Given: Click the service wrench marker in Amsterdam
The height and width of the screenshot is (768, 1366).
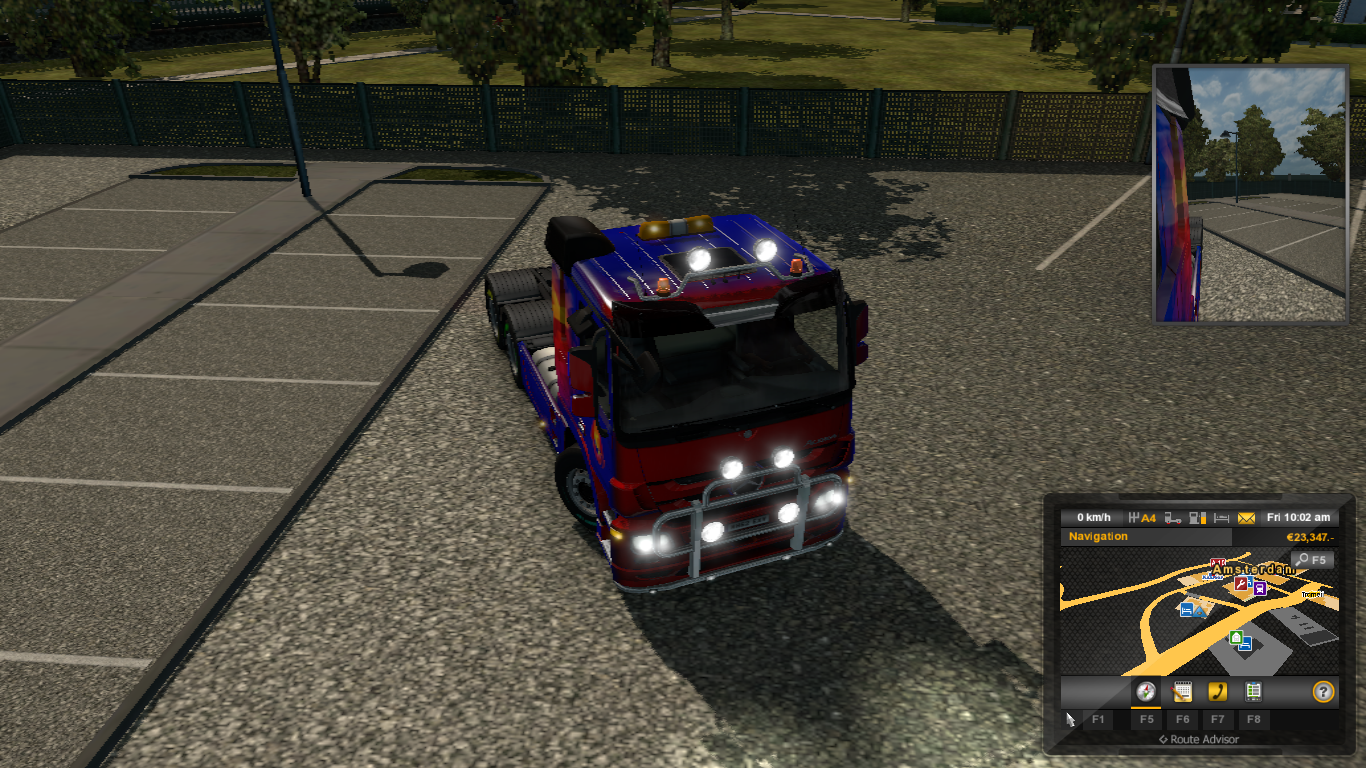Looking at the screenshot, I should tap(1241, 583).
